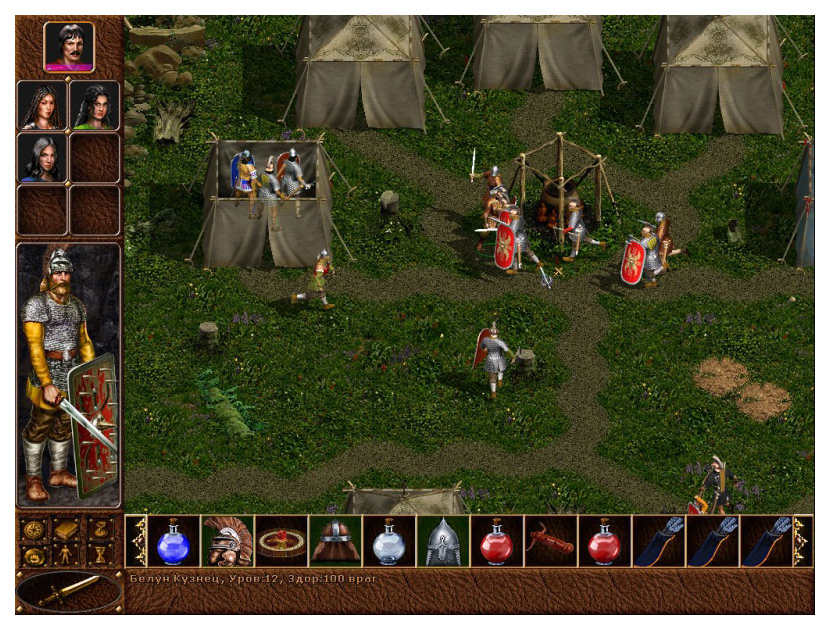The height and width of the screenshot is (630, 830).
Task: Use the blue potion flask
Action: click(174, 541)
